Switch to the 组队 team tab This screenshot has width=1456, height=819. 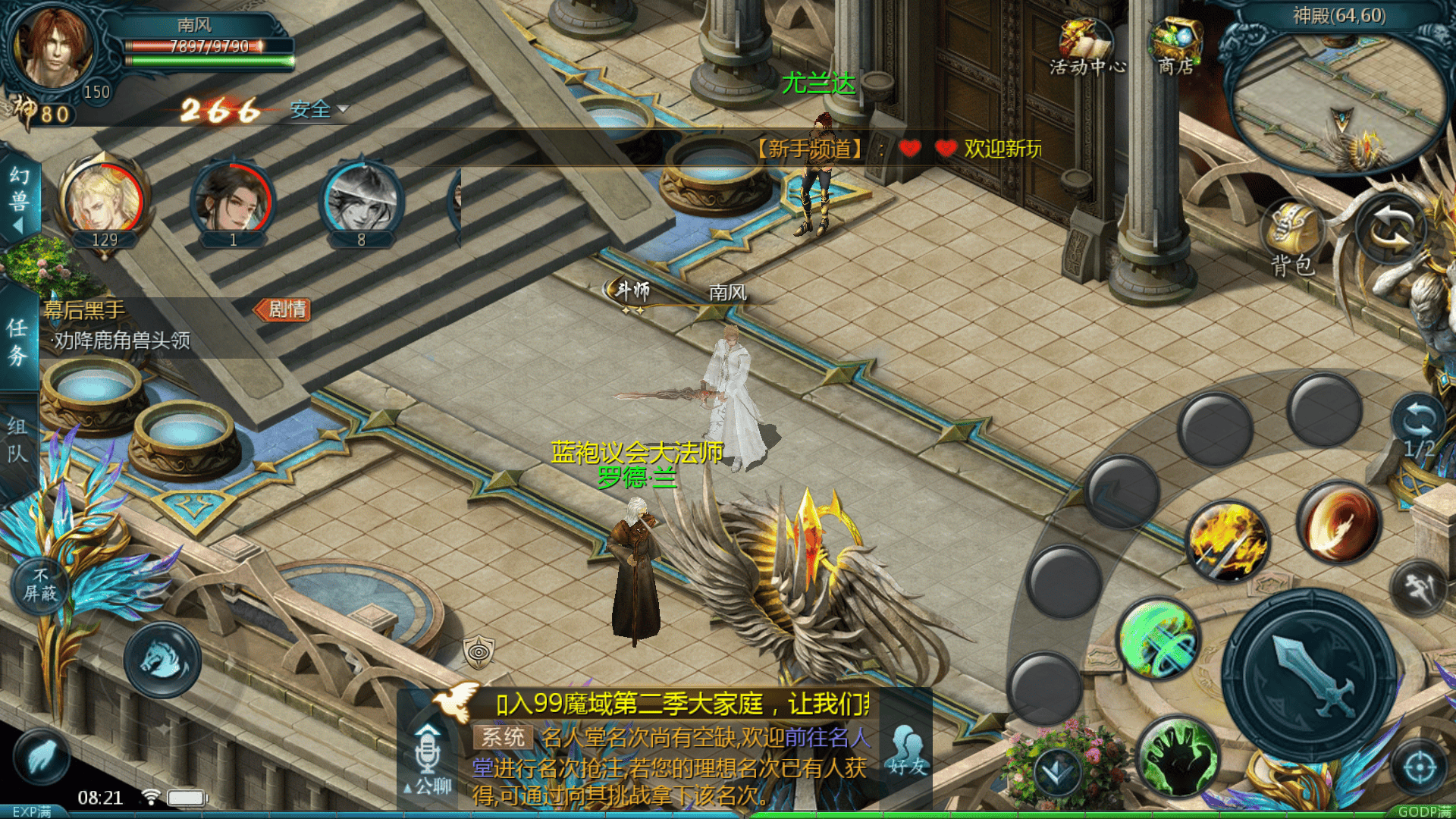click(18, 440)
